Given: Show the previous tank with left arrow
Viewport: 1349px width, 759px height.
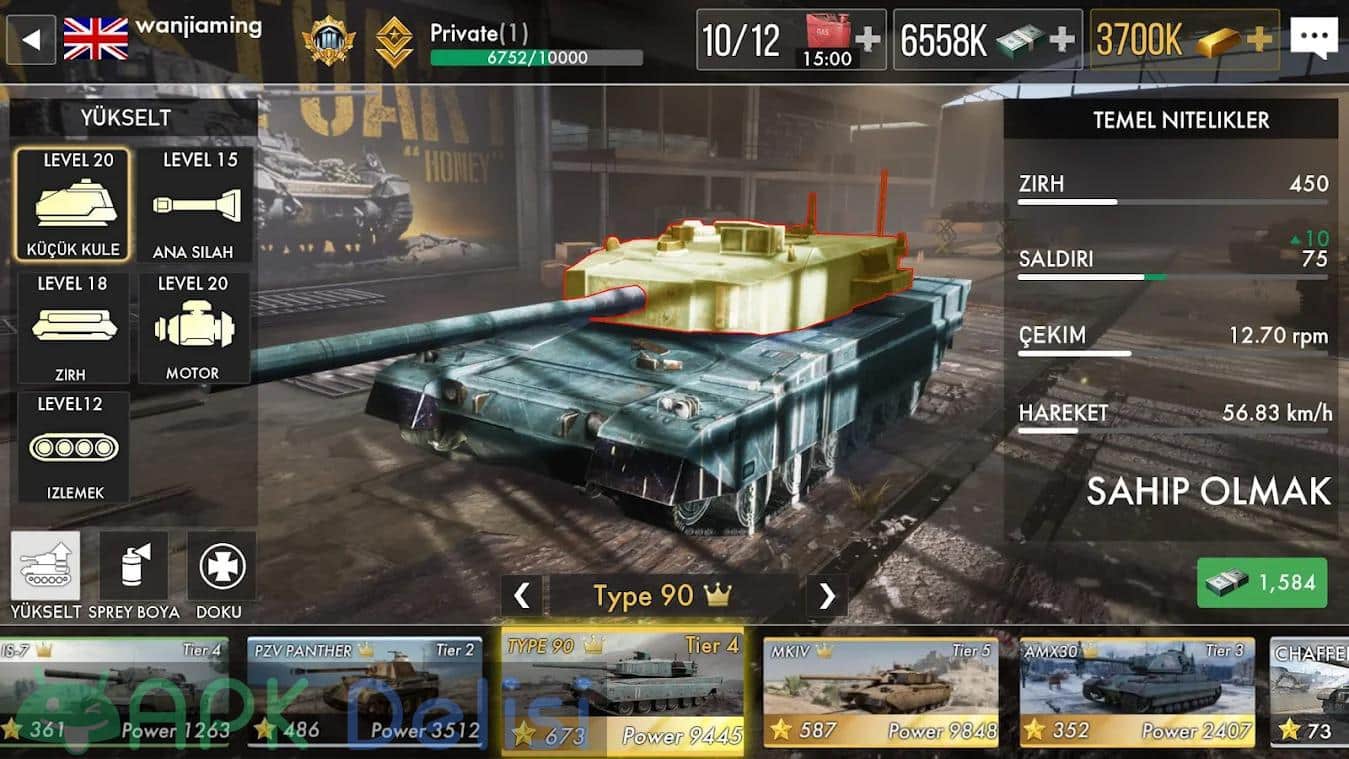Looking at the screenshot, I should tap(521, 596).
